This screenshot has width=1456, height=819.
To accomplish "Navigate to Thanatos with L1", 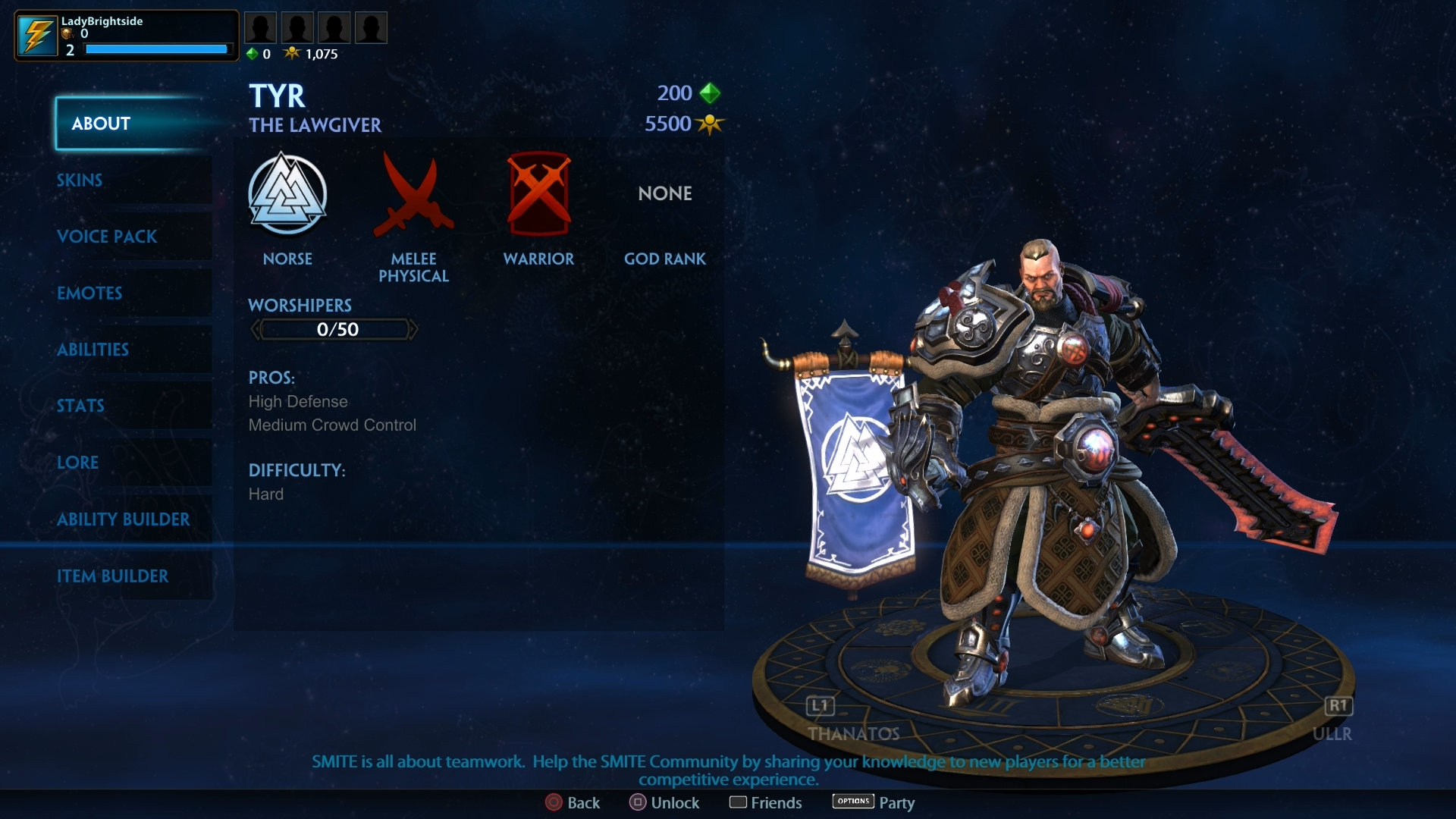I will [819, 706].
